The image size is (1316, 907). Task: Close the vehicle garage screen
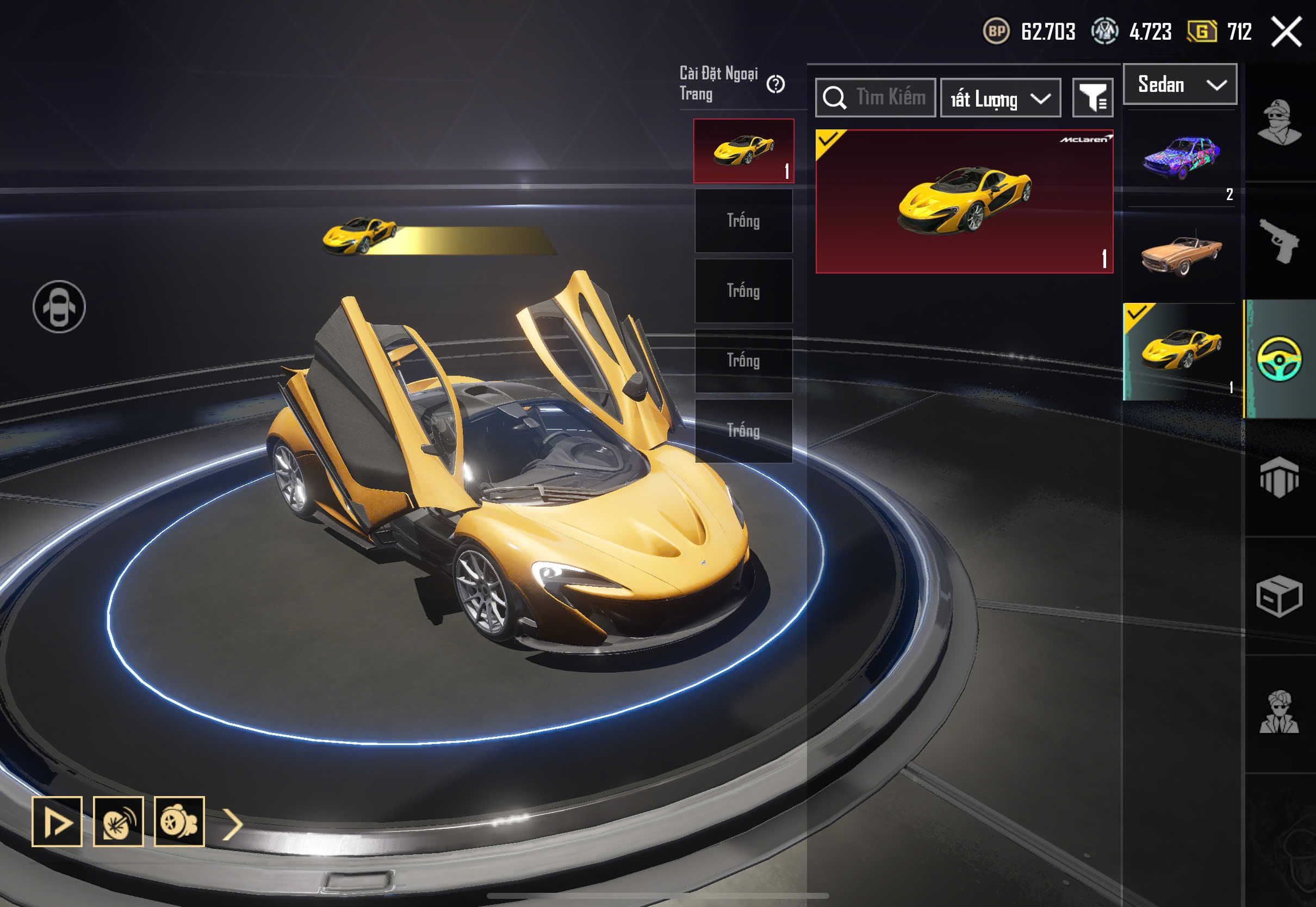click(1287, 31)
